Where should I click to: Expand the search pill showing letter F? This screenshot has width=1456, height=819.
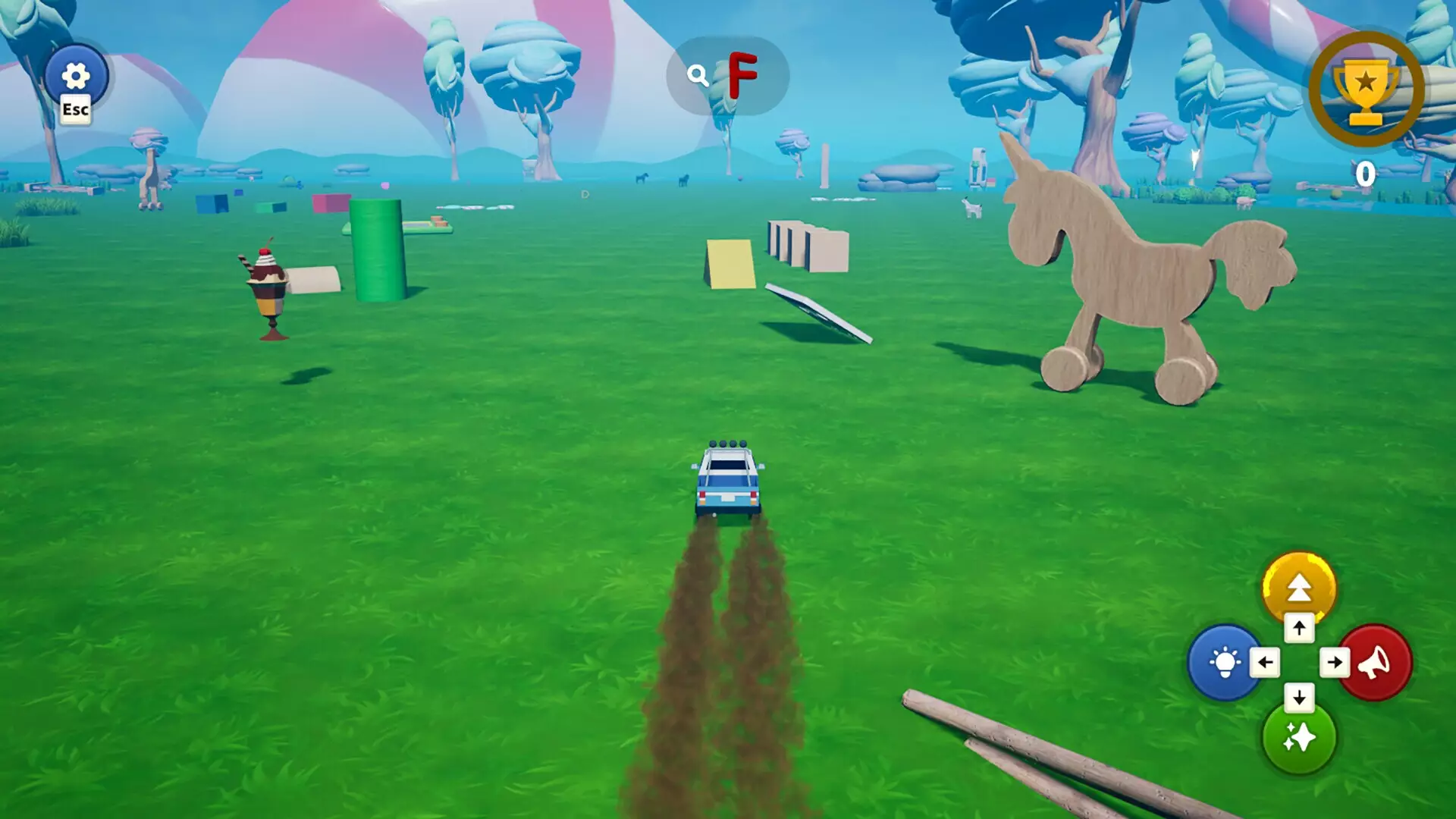724,74
